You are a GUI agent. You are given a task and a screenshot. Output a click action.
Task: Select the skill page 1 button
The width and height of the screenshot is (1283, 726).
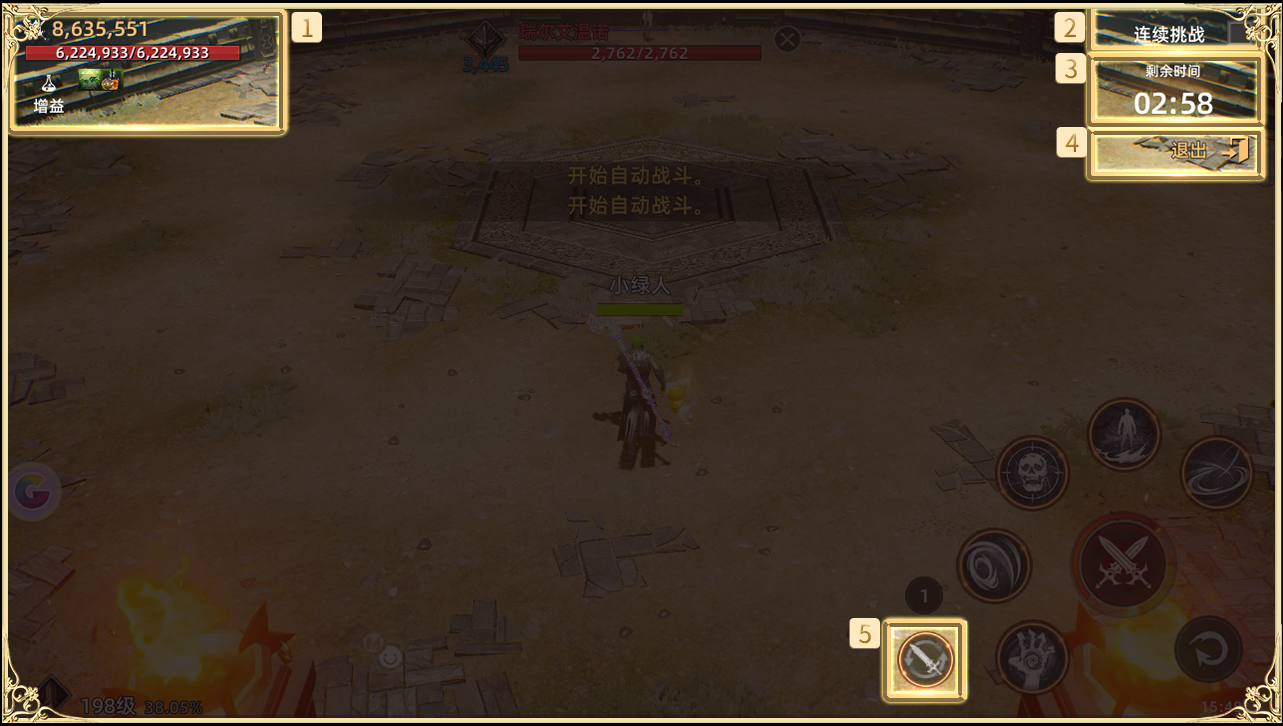pyautogui.click(x=925, y=597)
